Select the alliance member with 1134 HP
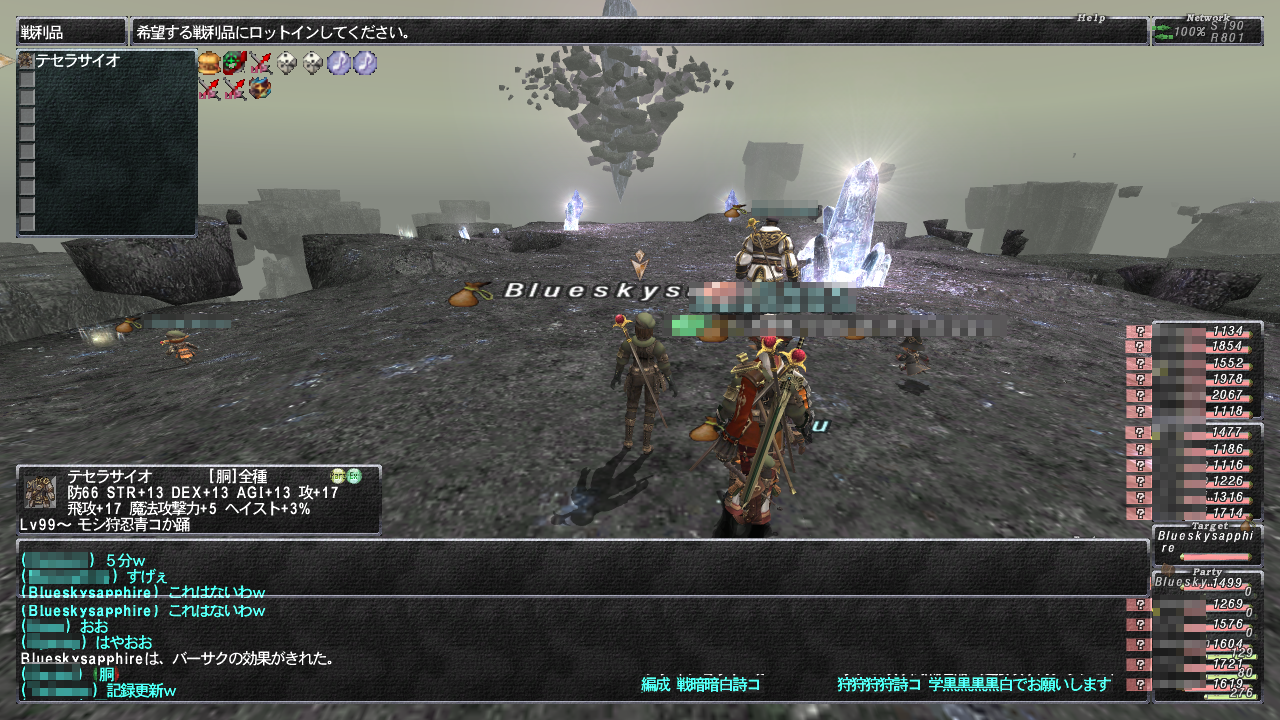Viewport: 1280px width, 720px height. pyautogui.click(x=1206, y=331)
